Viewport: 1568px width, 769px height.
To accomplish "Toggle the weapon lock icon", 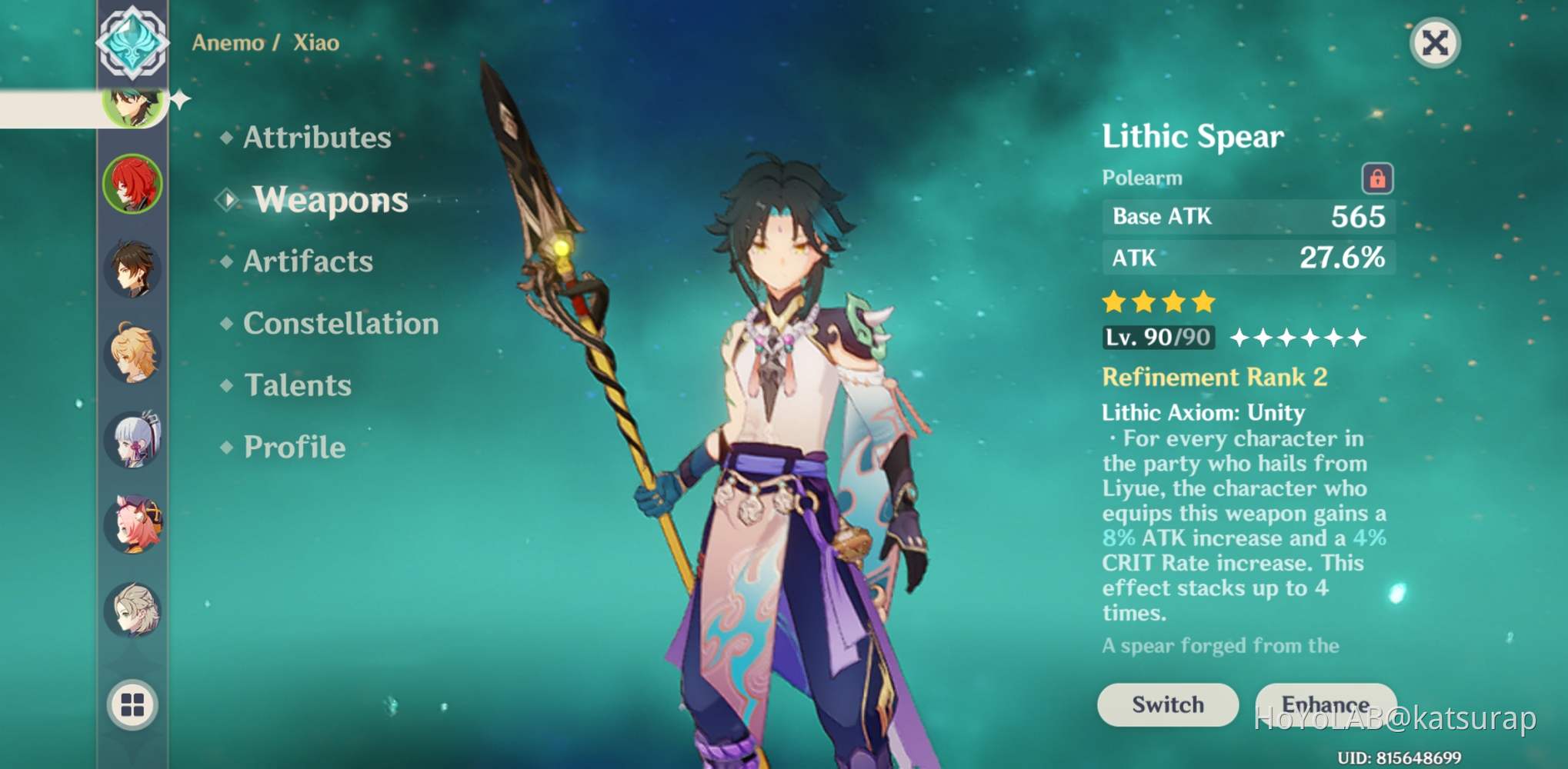I will (1377, 178).
